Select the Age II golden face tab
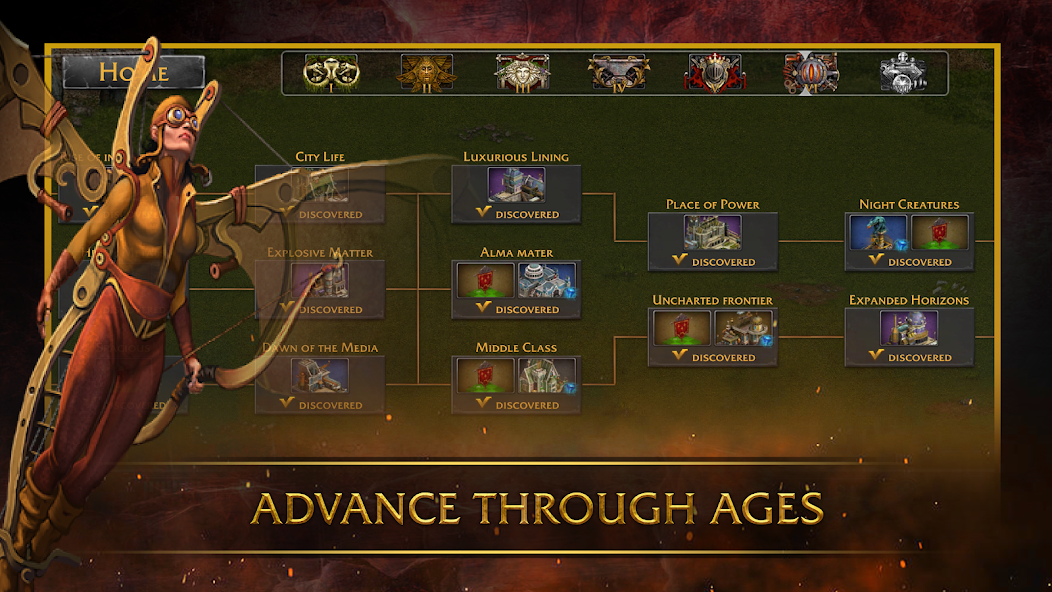The height and width of the screenshot is (592, 1052). click(427, 73)
